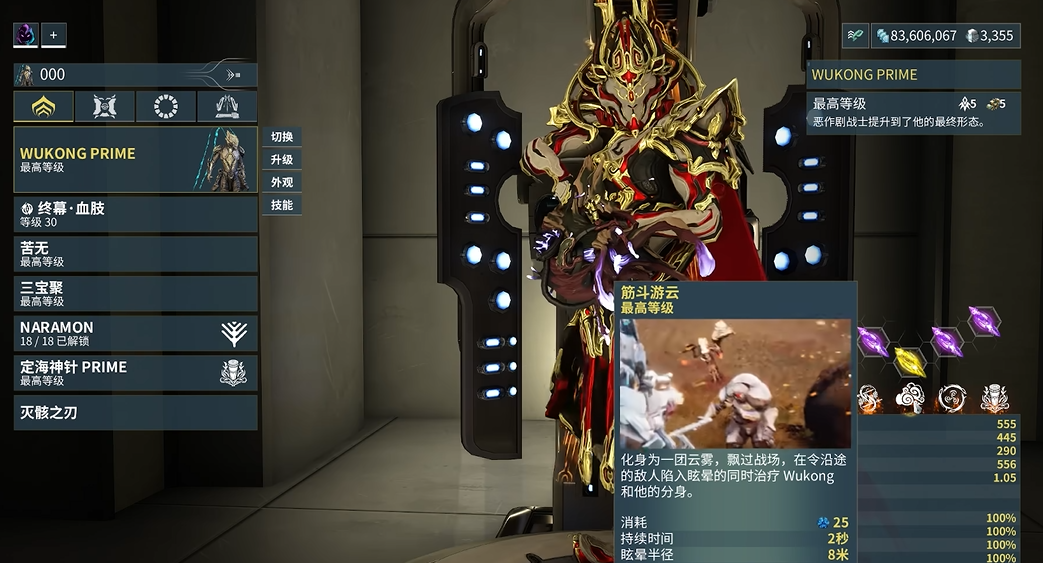
Task: Add a new slot with plus button
Action: [54, 35]
